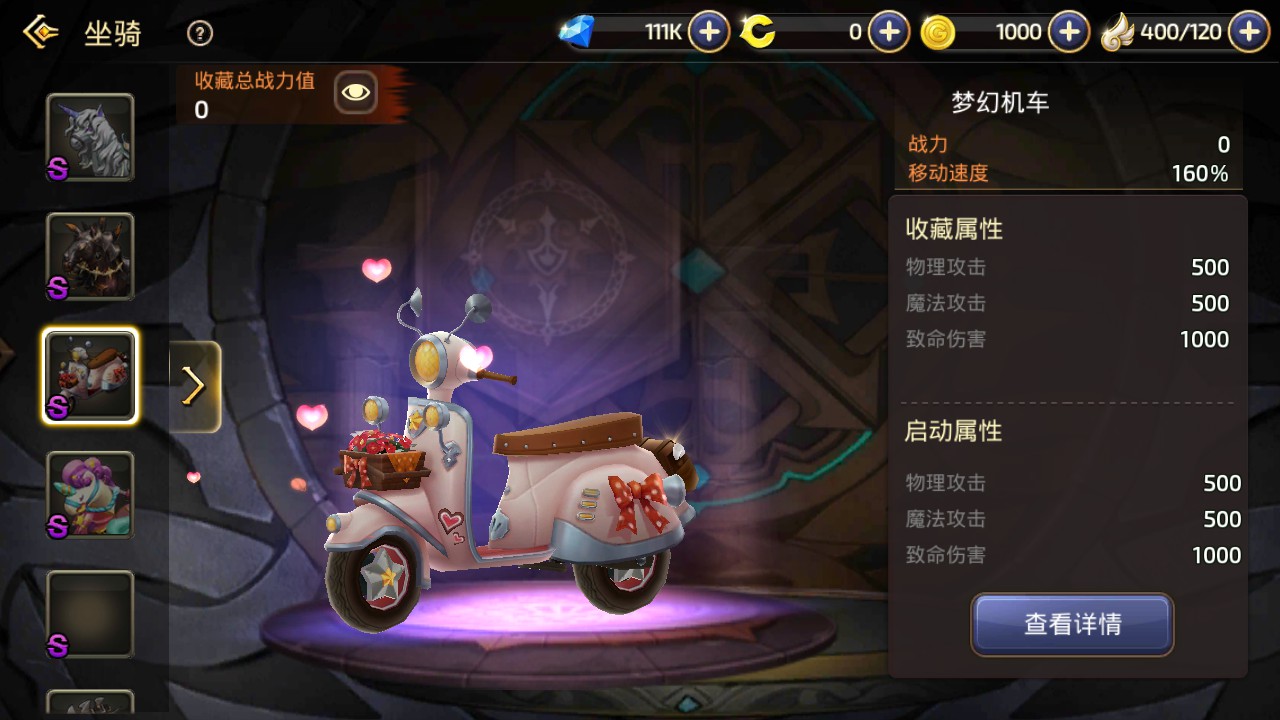Click the plus button to add diamonds
1280x720 pixels.
(x=708, y=31)
